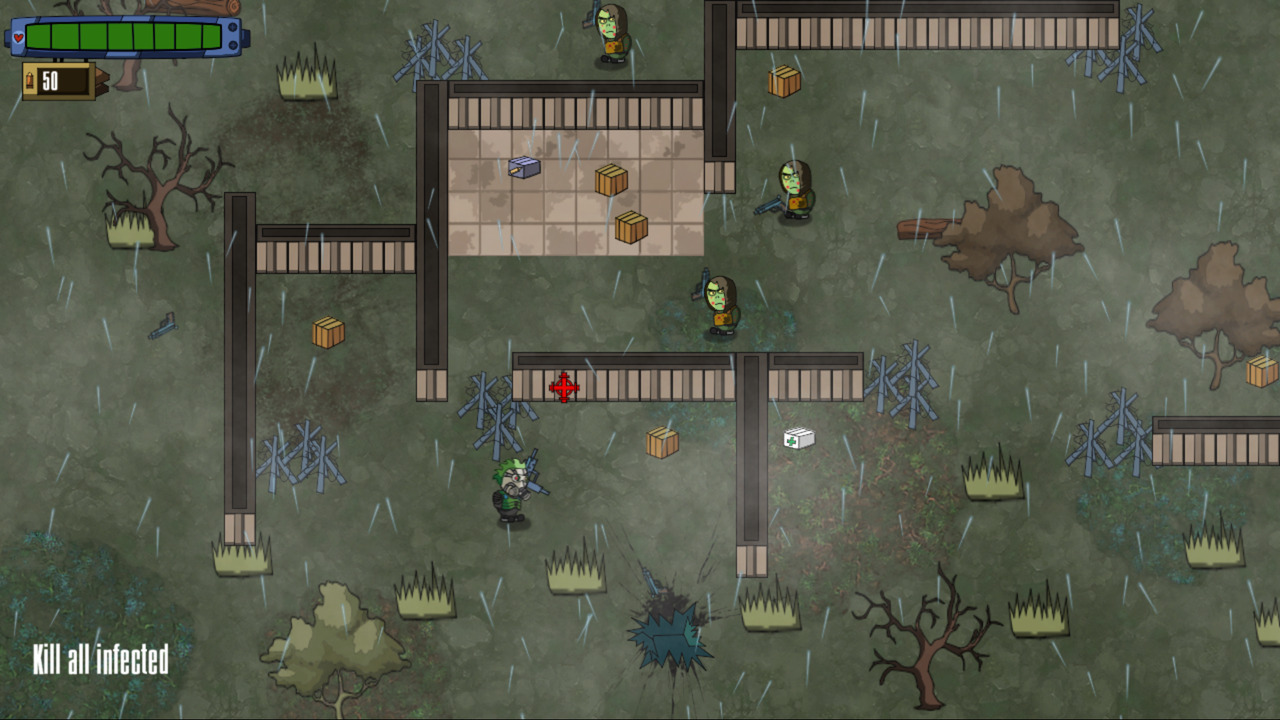This screenshot has height=720, width=1280.
Task: Click the wooden crate inside the tiled room
Action: click(x=610, y=180)
